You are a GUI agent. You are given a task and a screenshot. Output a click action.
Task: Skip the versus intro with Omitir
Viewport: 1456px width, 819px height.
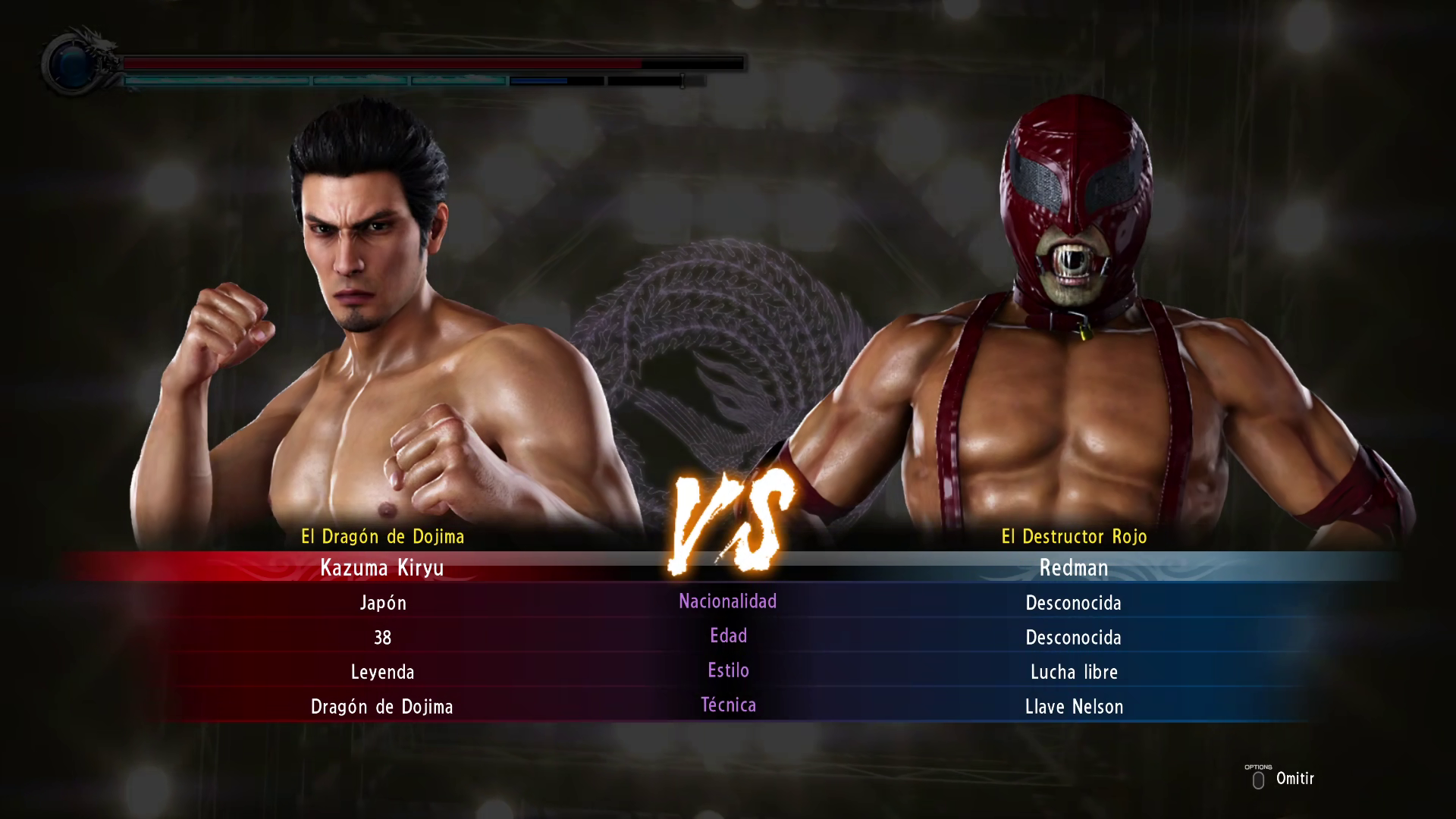(1283, 779)
